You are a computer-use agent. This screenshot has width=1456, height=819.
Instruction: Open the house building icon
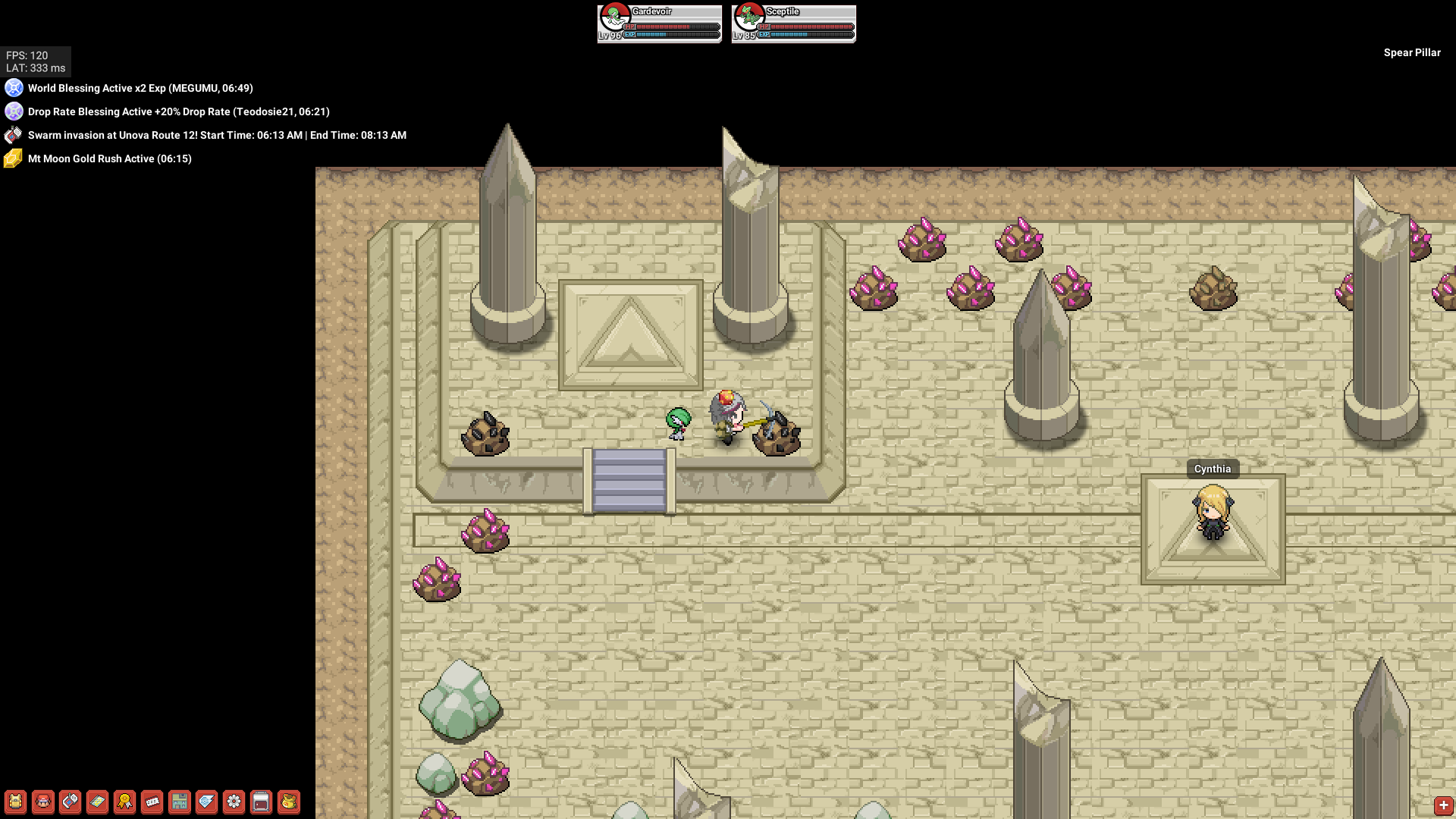pos(180,802)
